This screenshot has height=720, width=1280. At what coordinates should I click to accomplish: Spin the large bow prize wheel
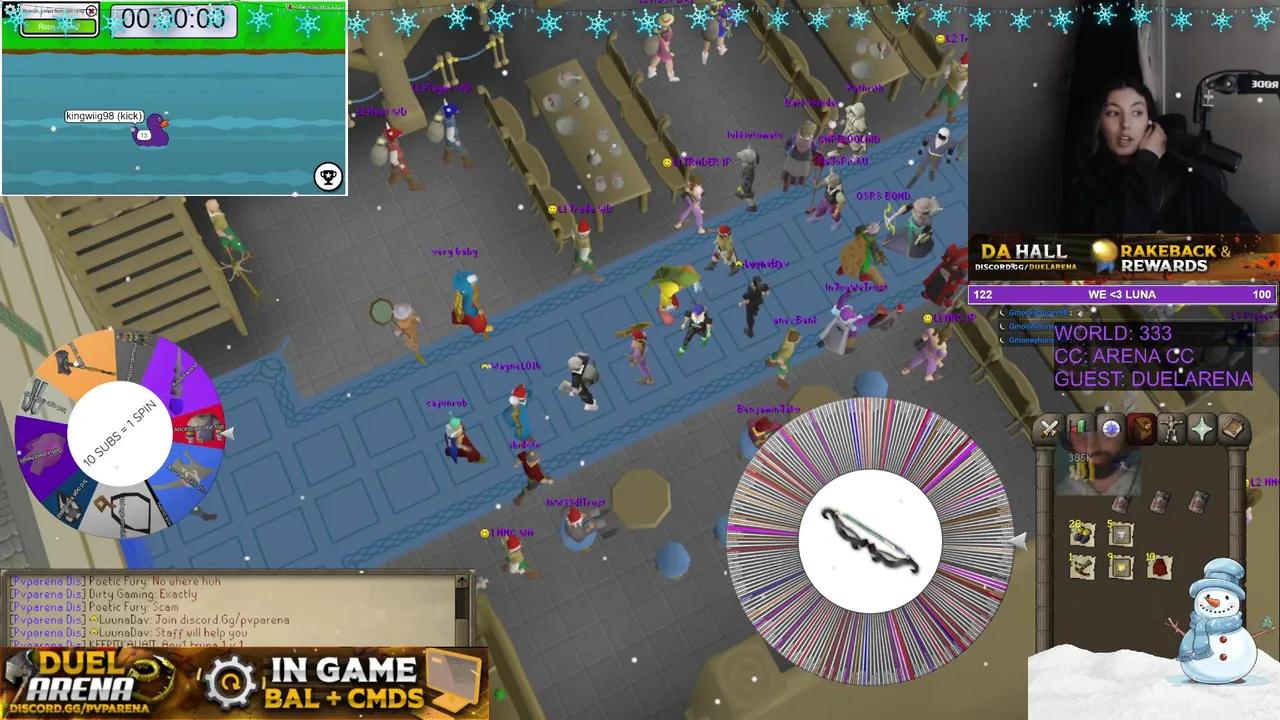(x=870, y=540)
